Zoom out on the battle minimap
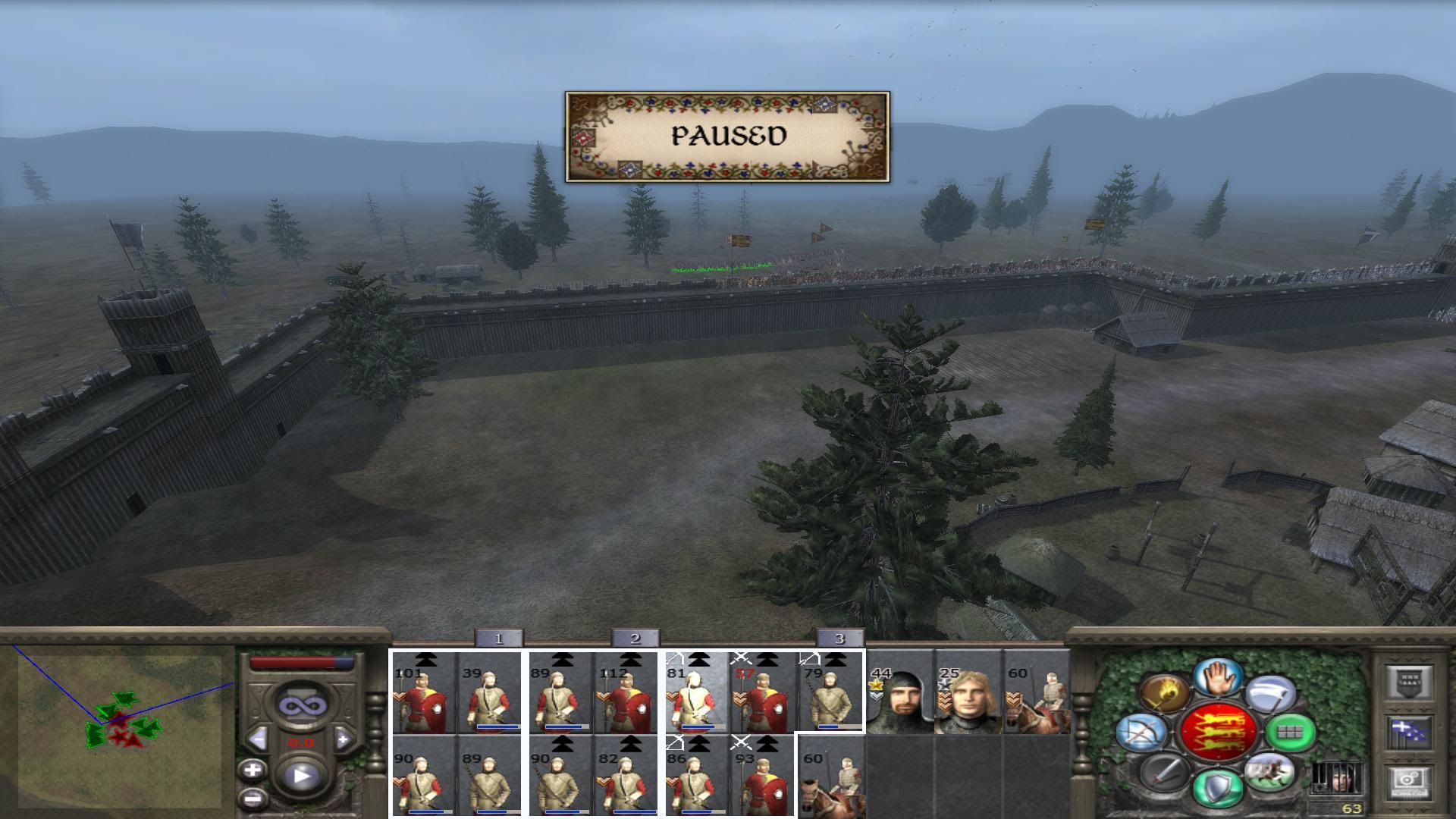This screenshot has width=1456, height=819. coord(253,798)
